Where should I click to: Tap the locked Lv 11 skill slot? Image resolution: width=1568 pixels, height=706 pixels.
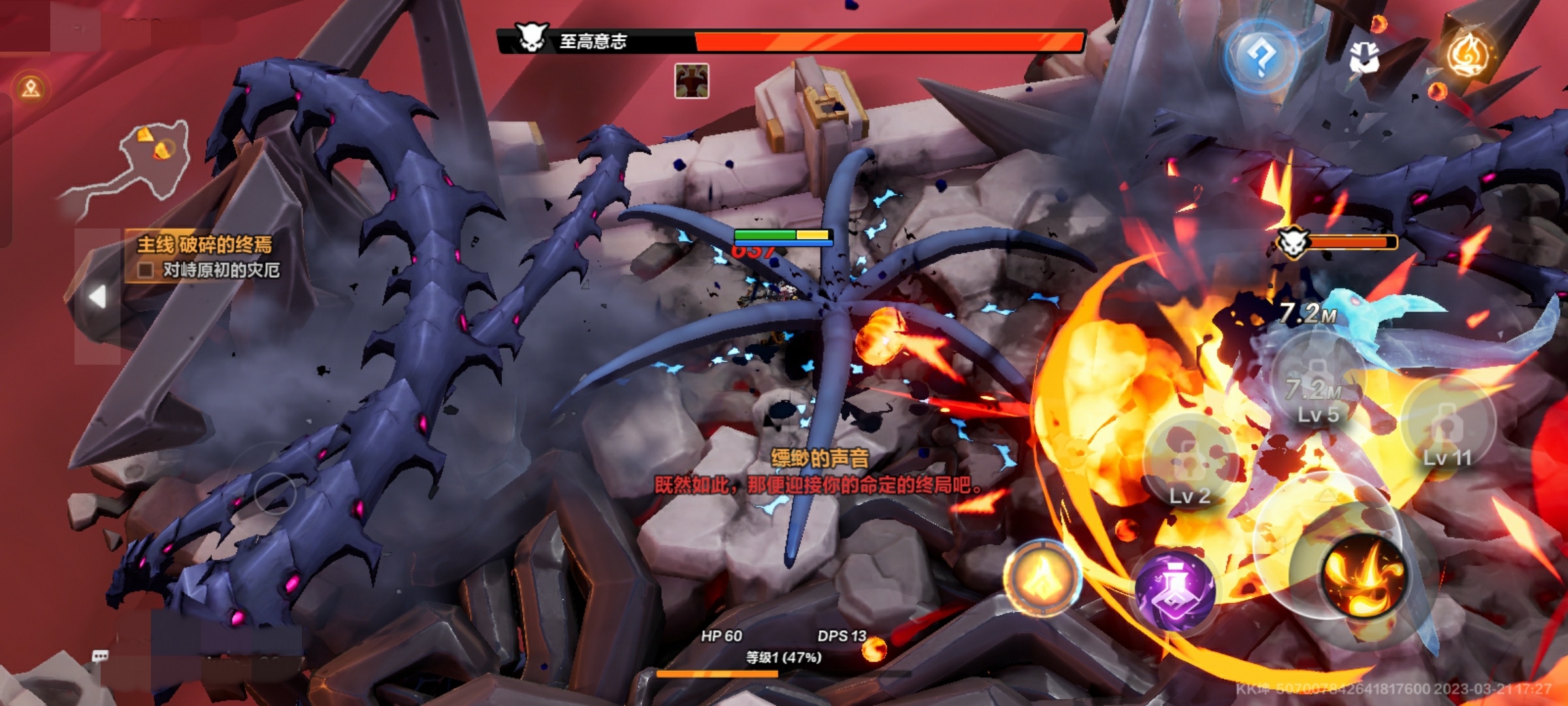tap(1448, 426)
